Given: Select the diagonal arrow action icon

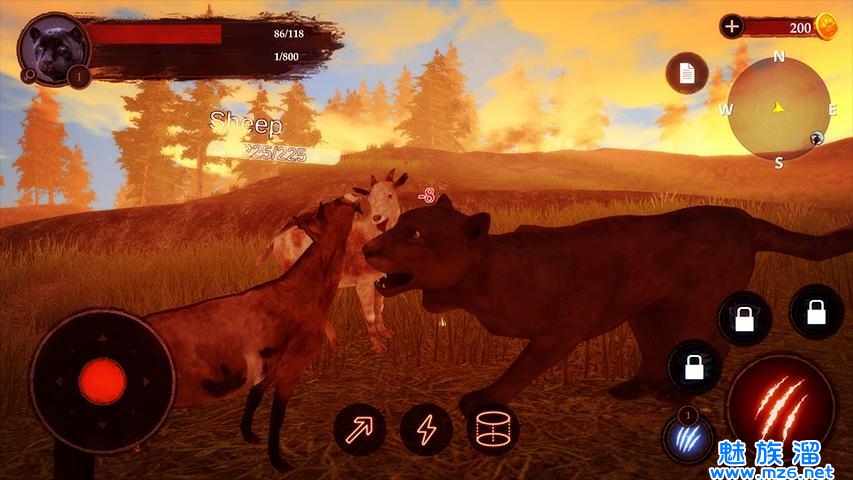Looking at the screenshot, I should click(x=360, y=430).
